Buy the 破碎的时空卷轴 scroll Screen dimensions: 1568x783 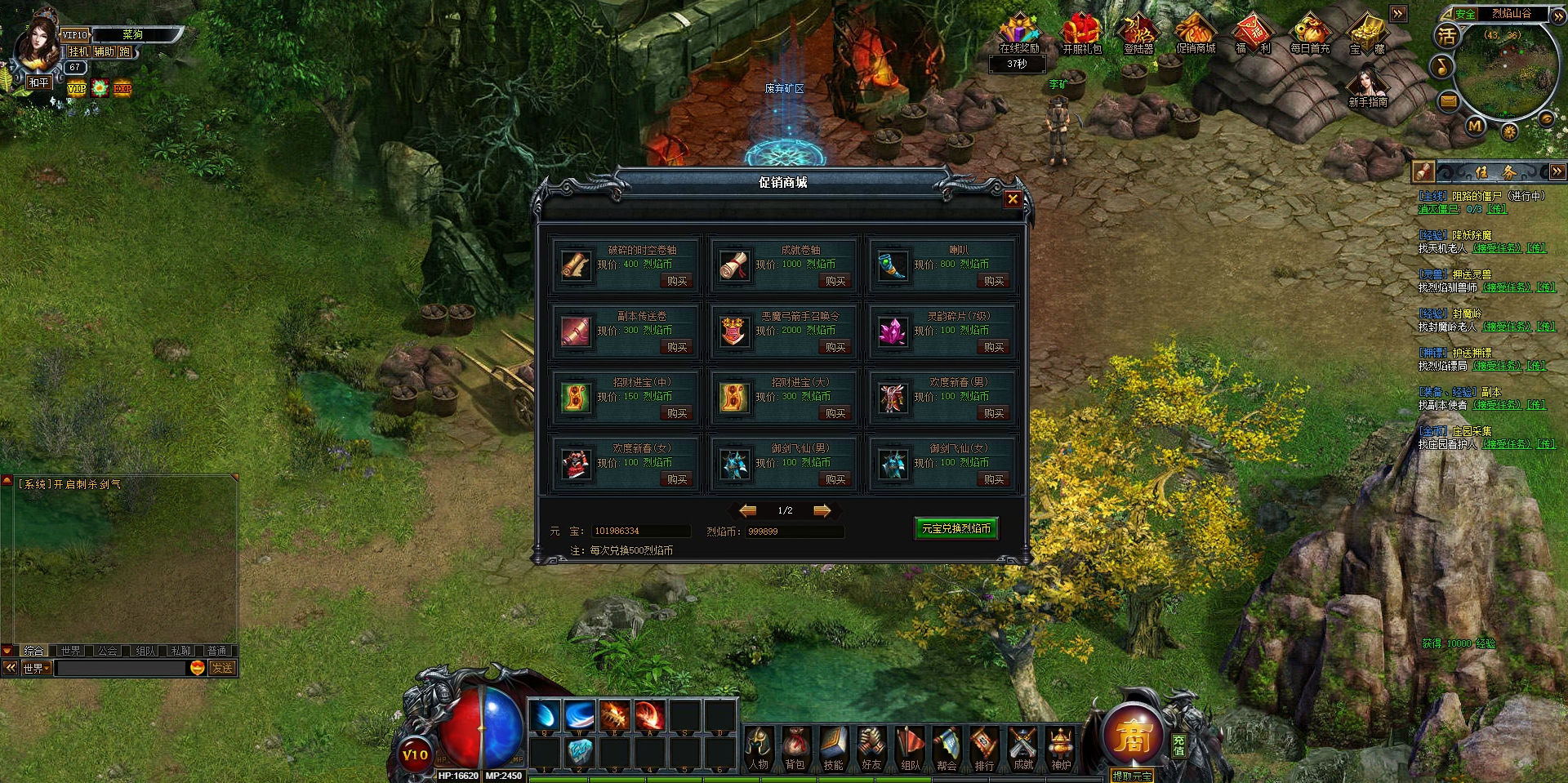point(677,281)
